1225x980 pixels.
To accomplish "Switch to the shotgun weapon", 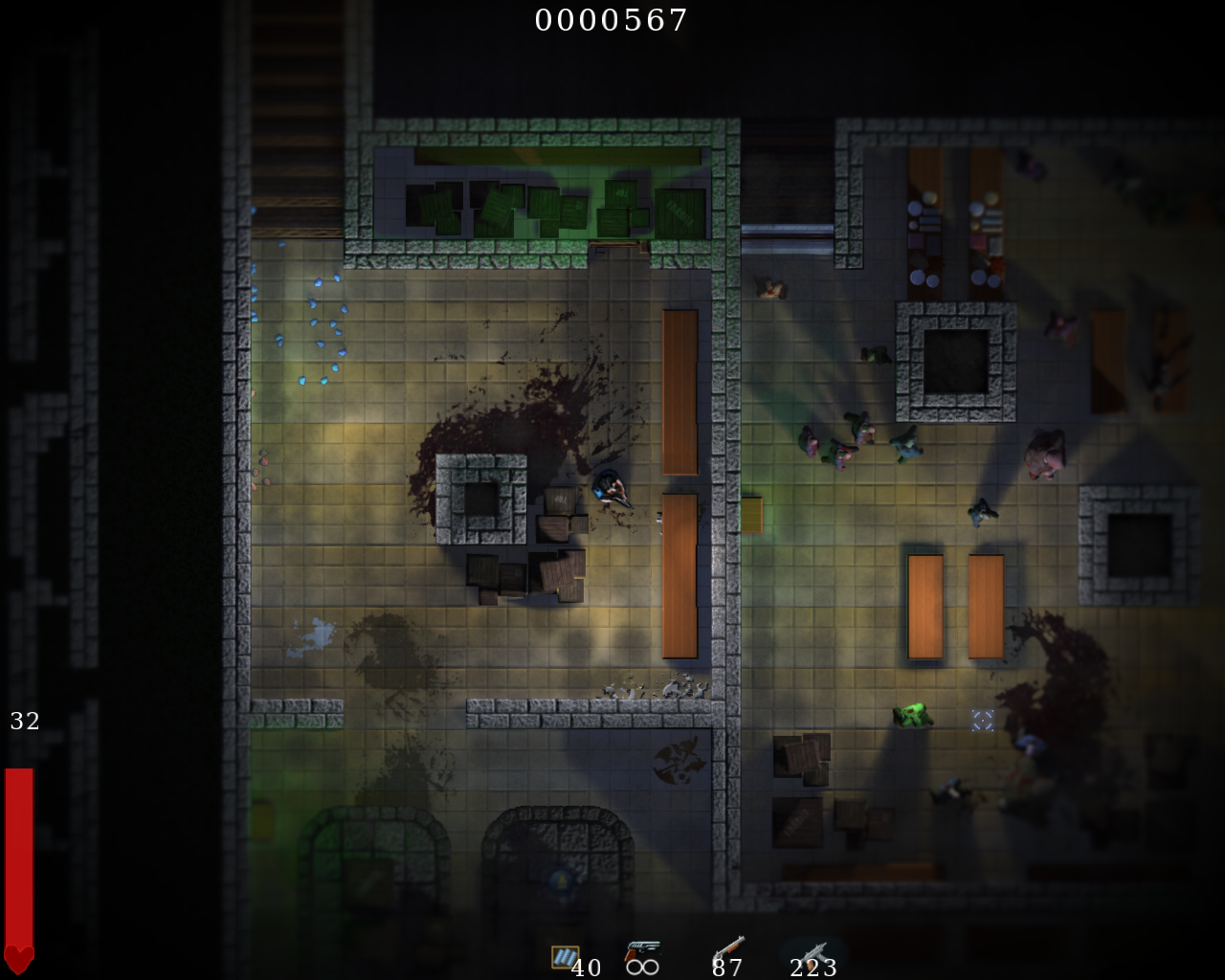I will coord(729,949).
